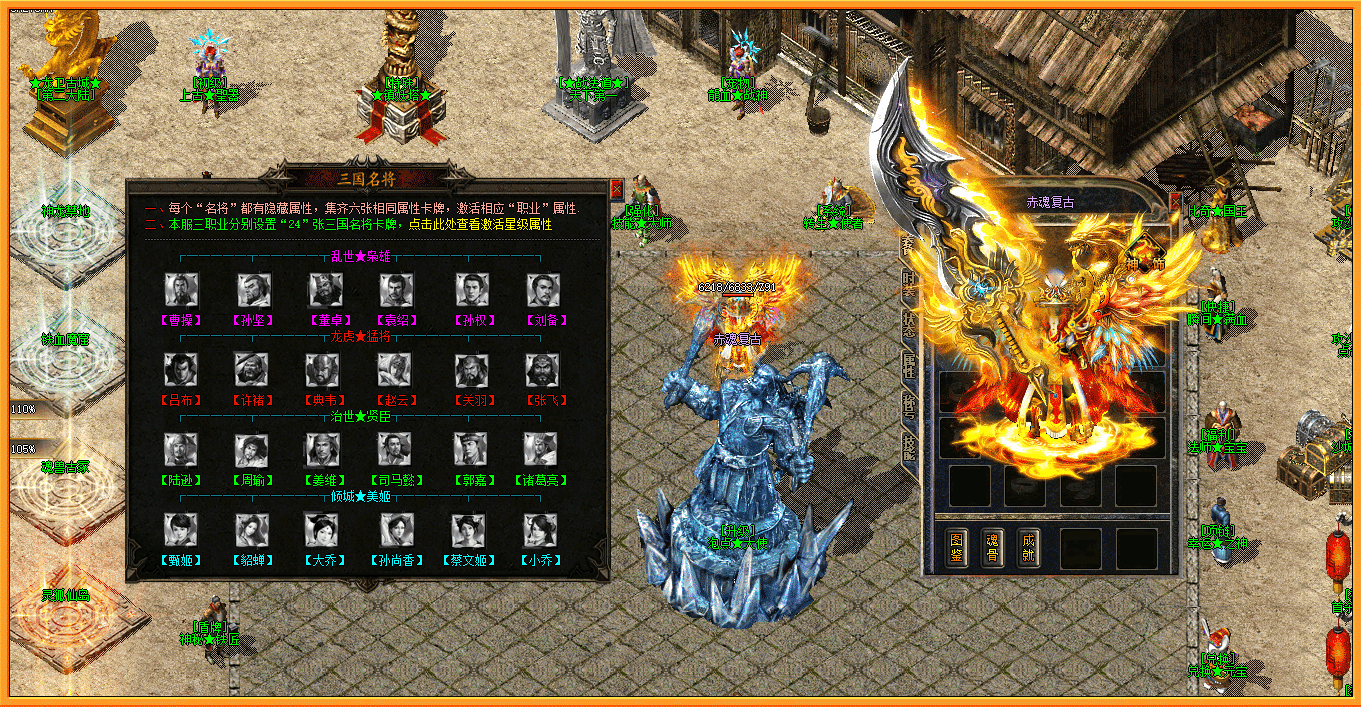Select the 曹操 general card
Screen dimensions: 1361x707
tap(181, 291)
